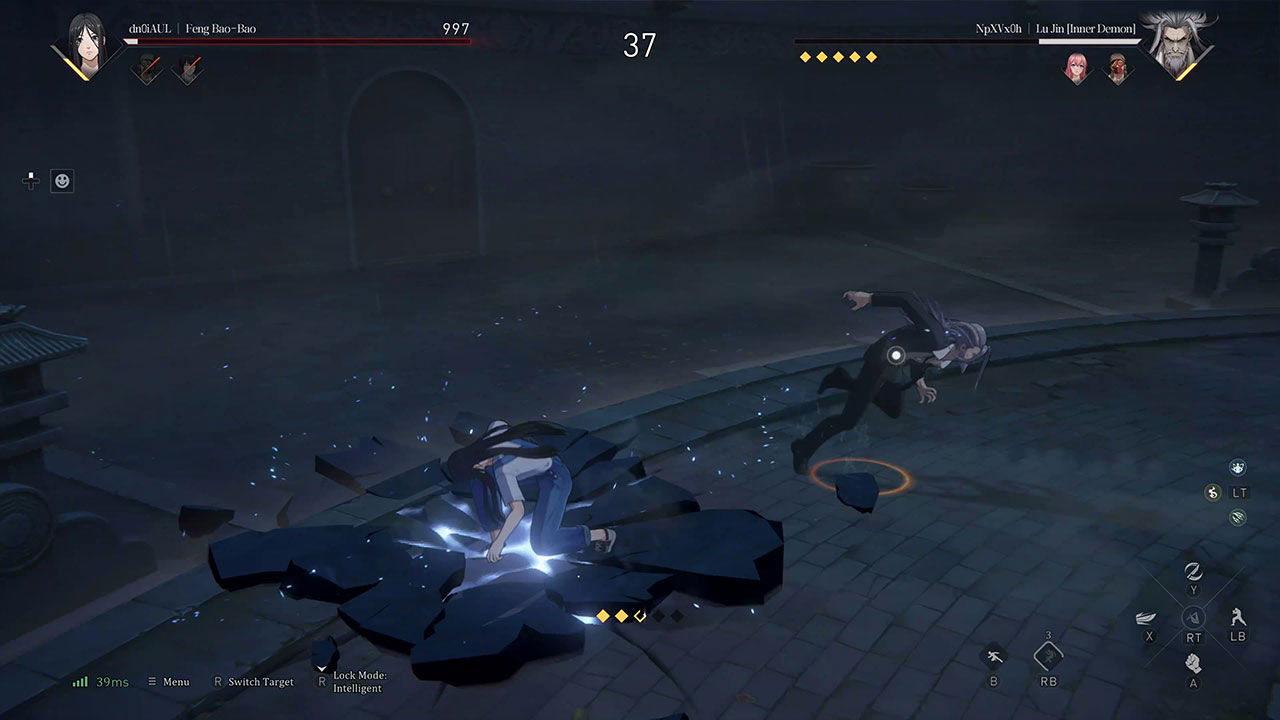This screenshot has height=720, width=1280.
Task: Open the Menu option
Action: [168, 682]
